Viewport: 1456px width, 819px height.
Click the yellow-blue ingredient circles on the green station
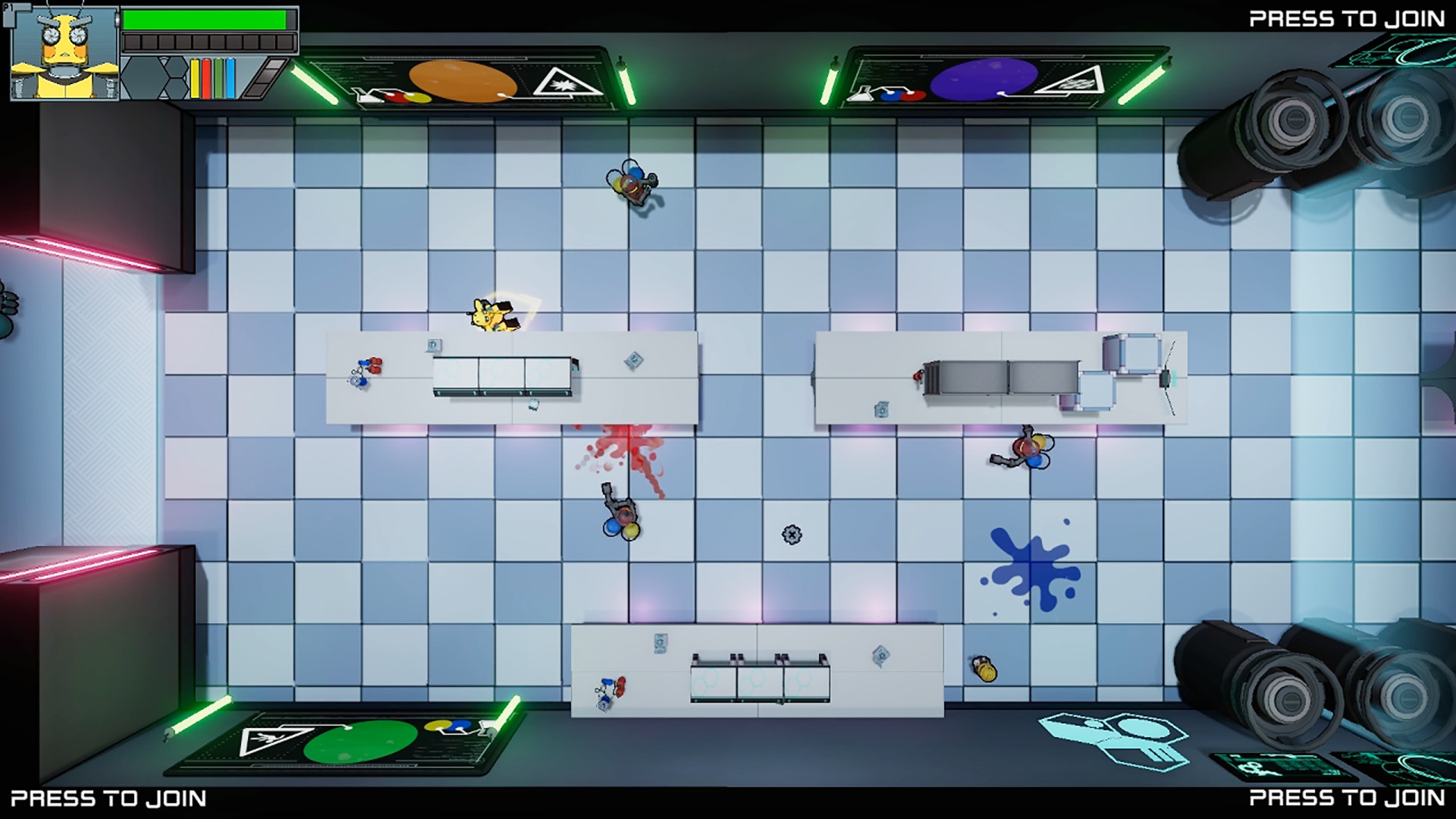pyautogui.click(x=449, y=726)
